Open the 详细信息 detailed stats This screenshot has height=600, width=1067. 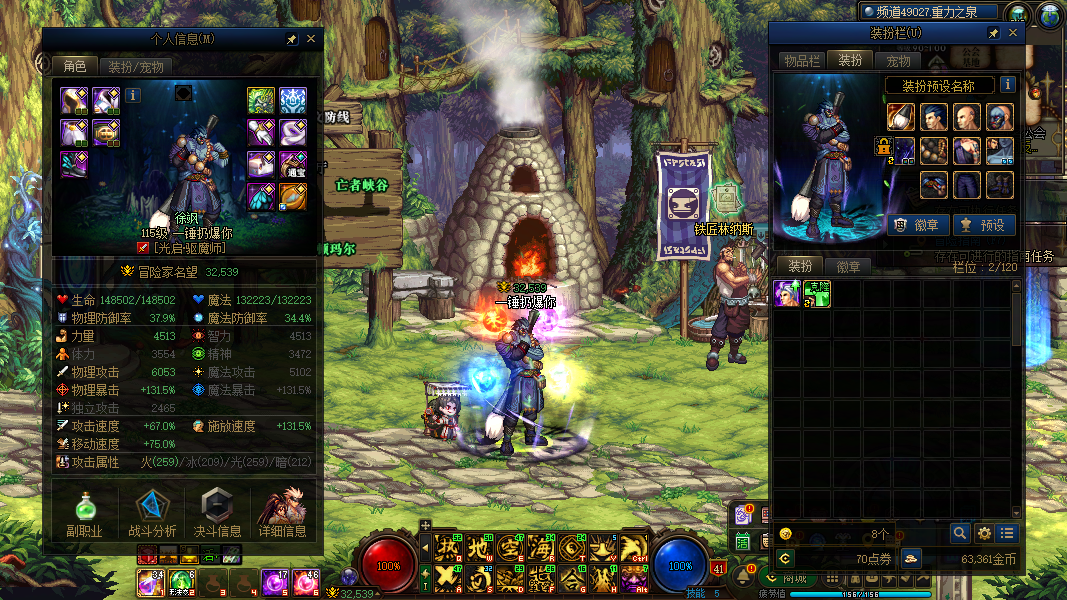(x=282, y=514)
